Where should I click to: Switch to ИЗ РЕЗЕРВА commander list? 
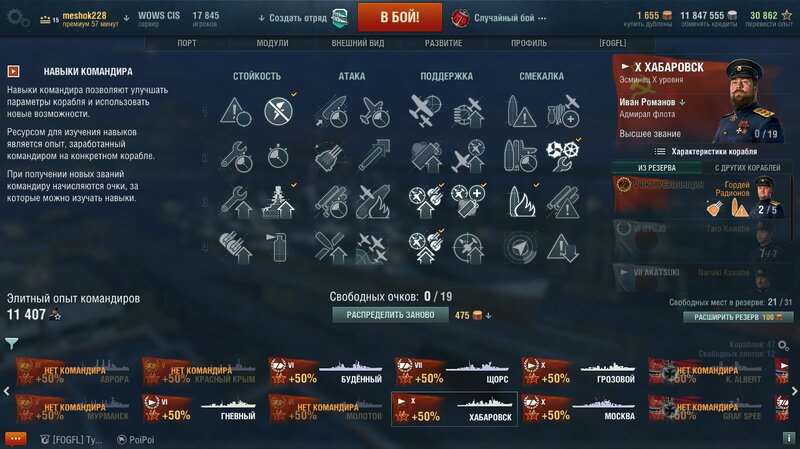click(x=656, y=167)
